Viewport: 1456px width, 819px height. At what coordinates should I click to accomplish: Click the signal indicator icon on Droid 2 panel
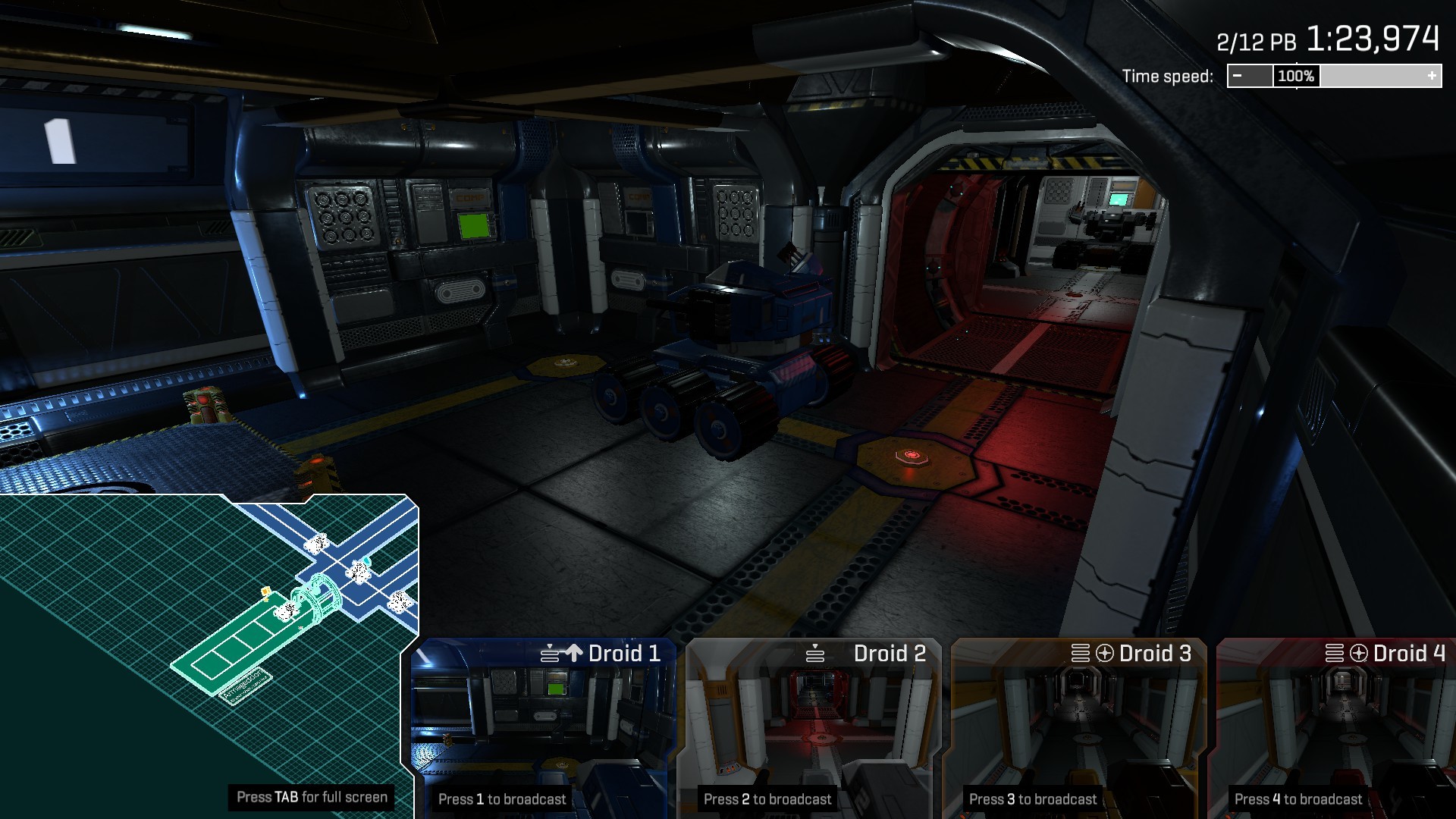[x=815, y=652]
